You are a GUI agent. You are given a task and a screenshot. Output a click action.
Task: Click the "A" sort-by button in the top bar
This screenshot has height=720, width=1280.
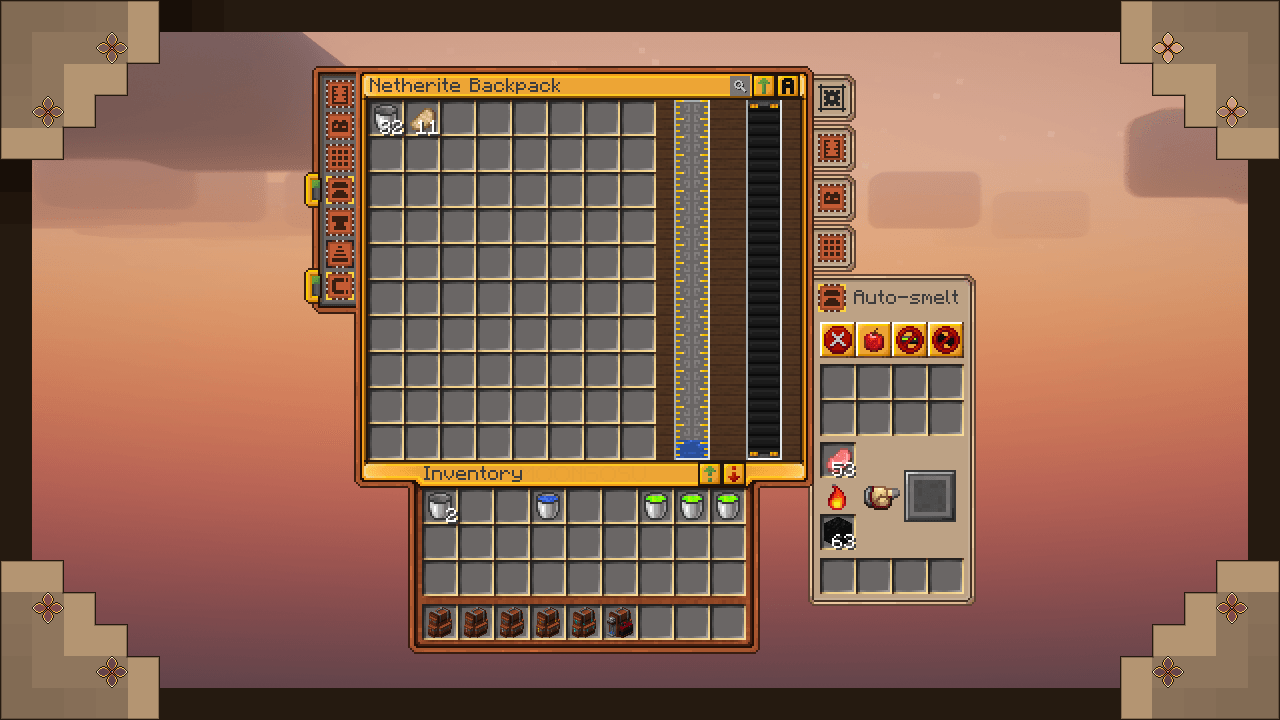pyautogui.click(x=789, y=86)
